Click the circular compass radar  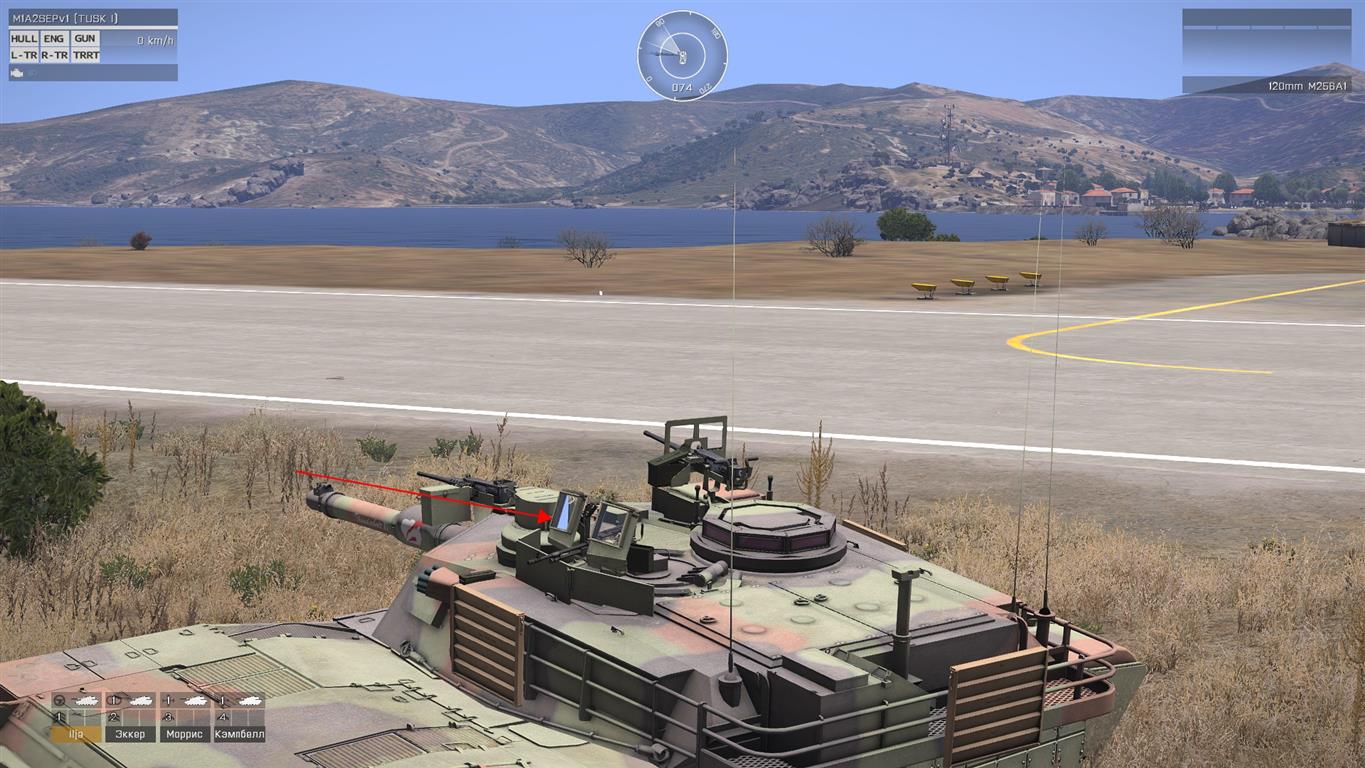(682, 55)
